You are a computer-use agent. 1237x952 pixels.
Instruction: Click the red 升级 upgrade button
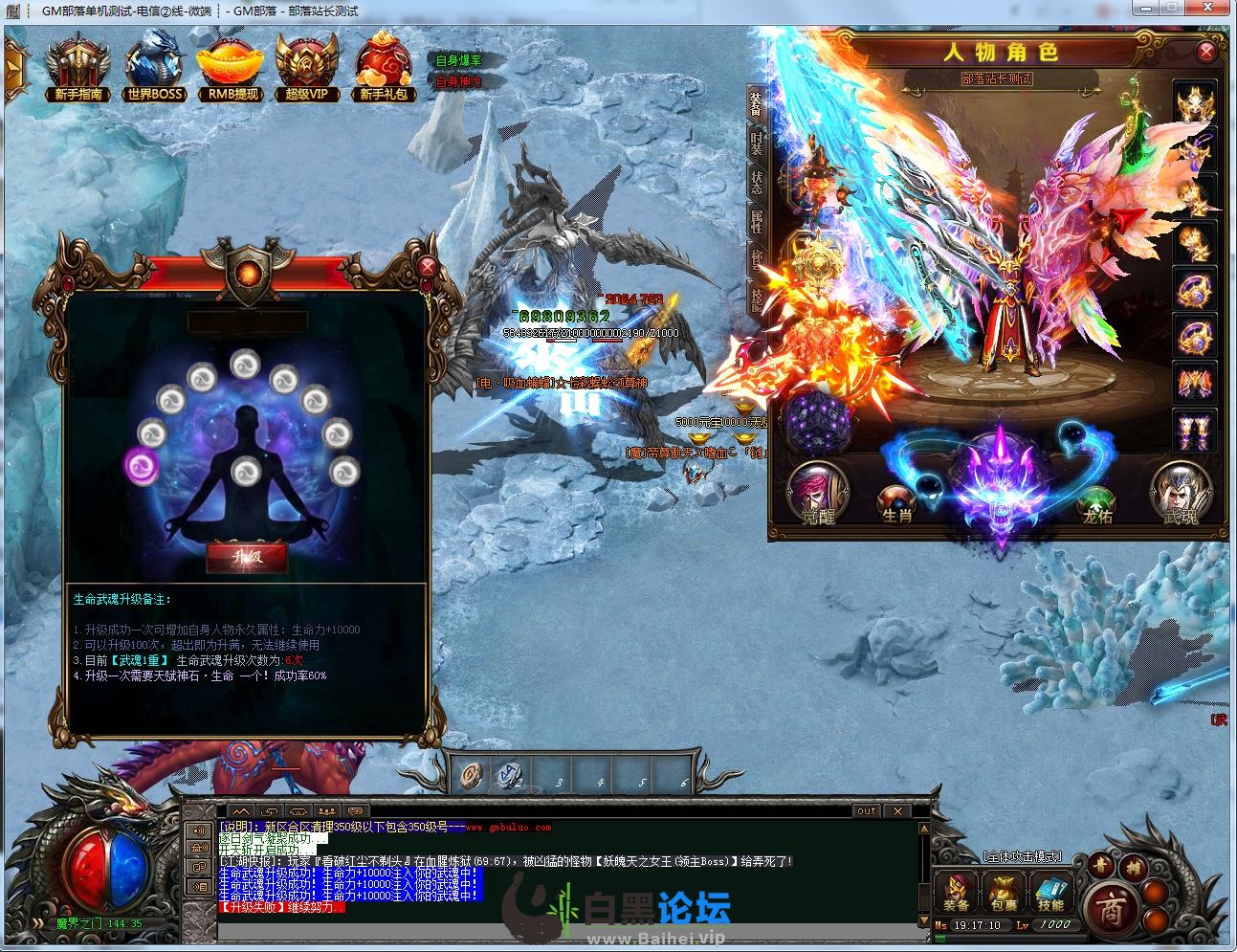247,556
